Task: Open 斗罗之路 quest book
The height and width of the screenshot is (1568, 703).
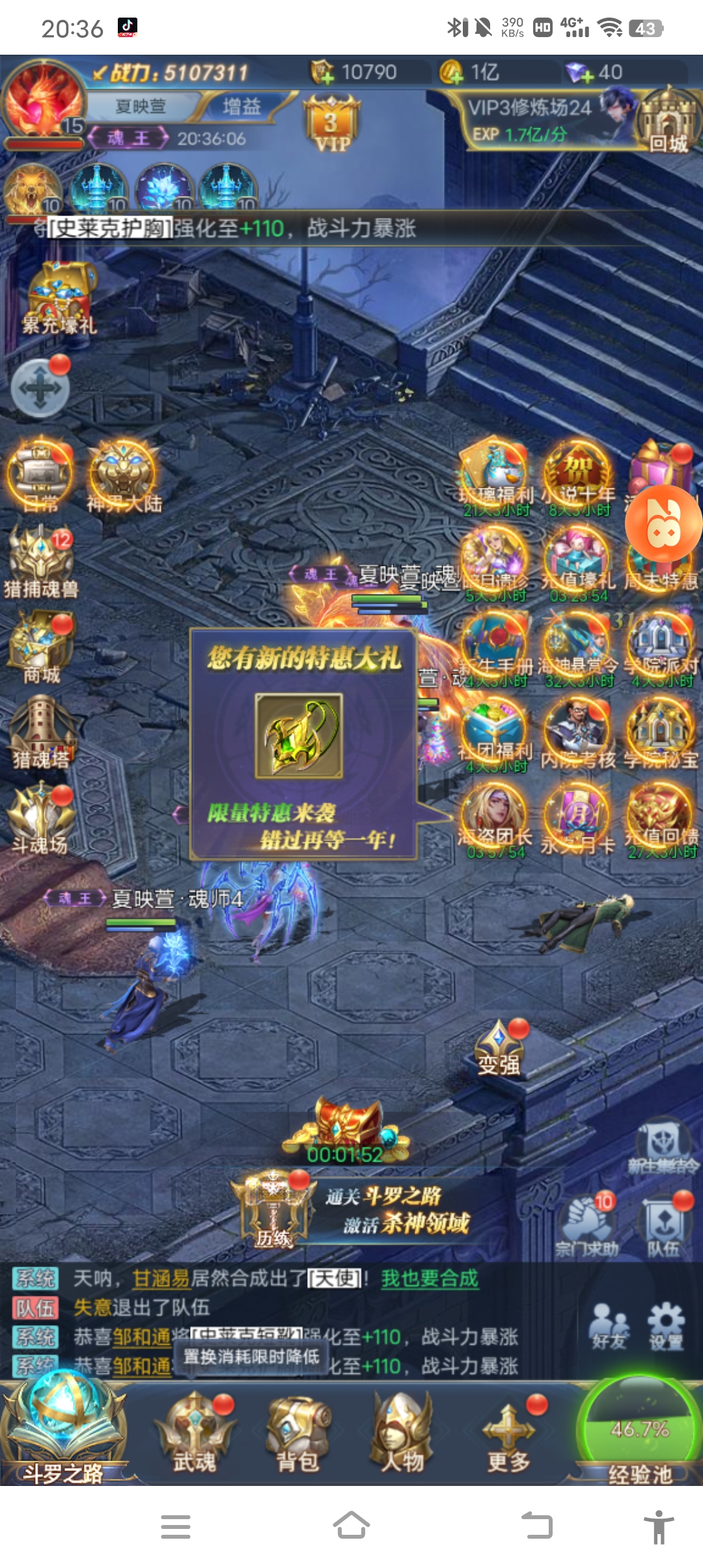Action: (x=63, y=1429)
